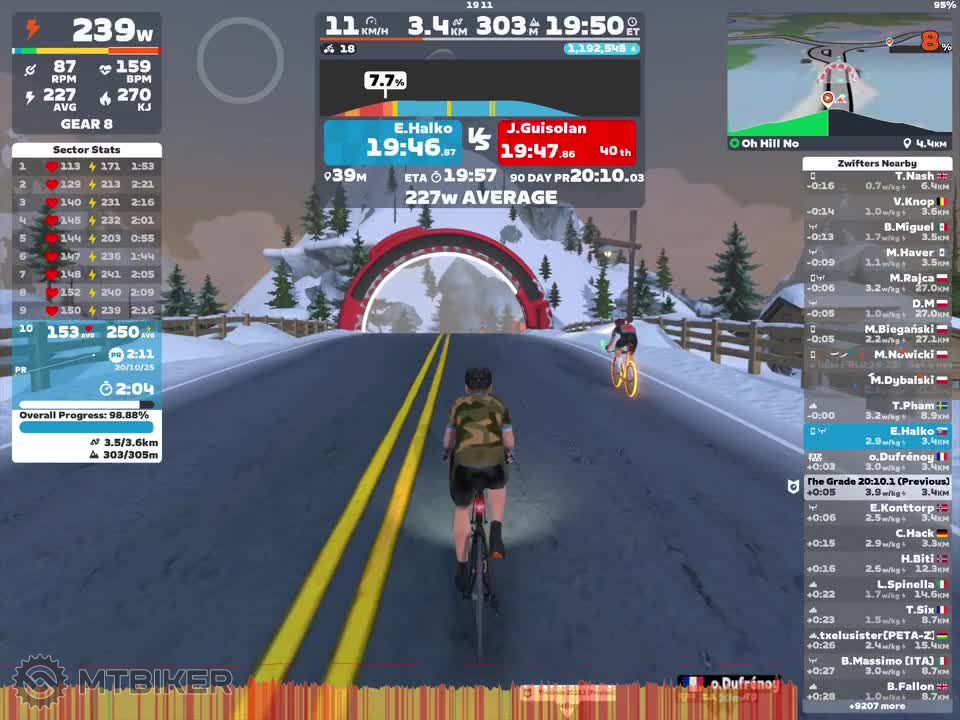Choose C.Hack in the rider list
Image resolution: width=960 pixels, height=720 pixels.
pos(877,538)
